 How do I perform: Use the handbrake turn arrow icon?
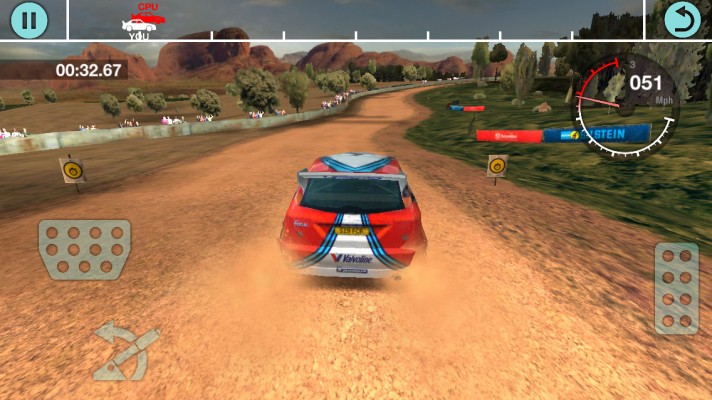pos(125,351)
